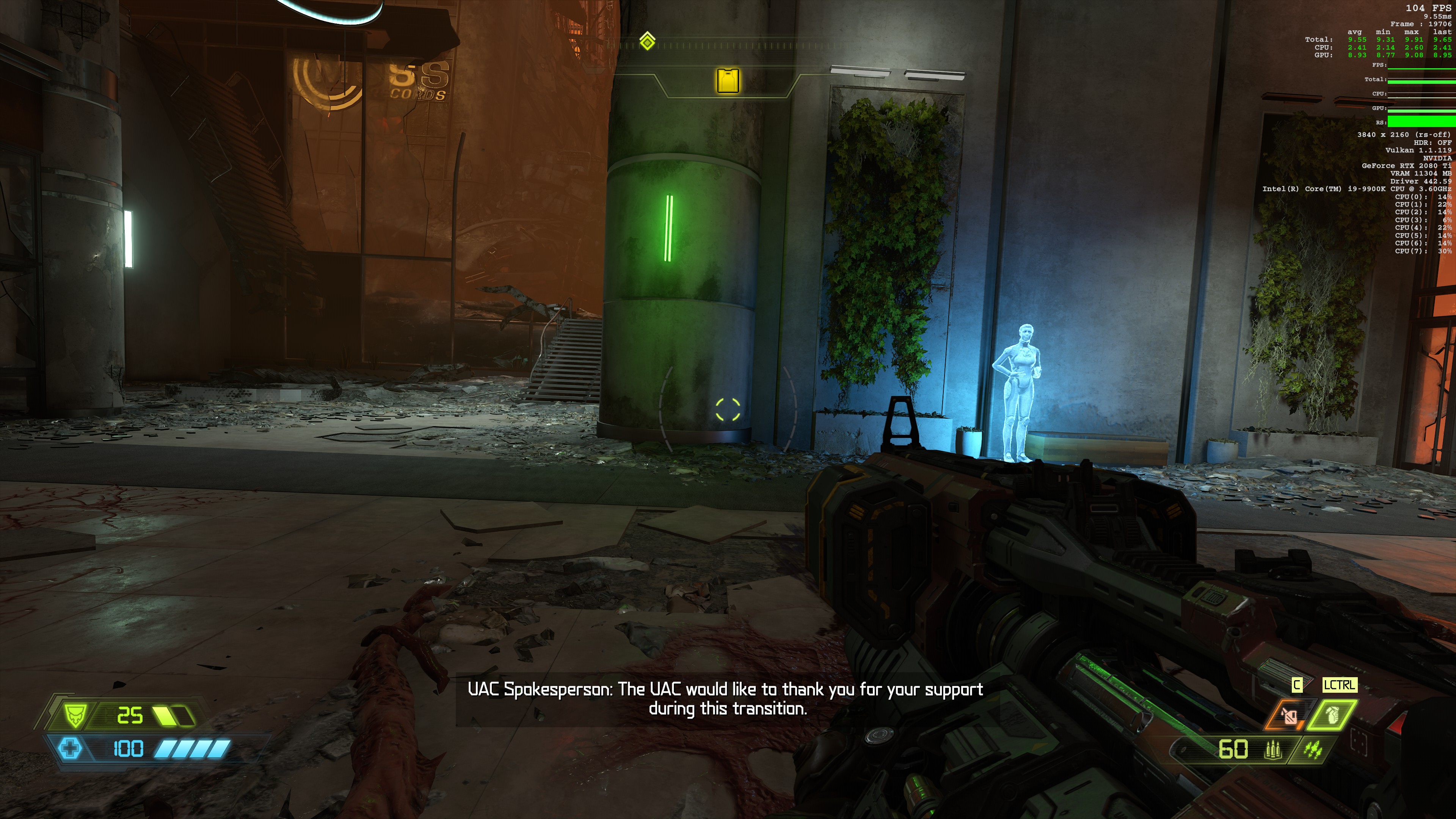The width and height of the screenshot is (1456, 819).
Task: Click the blue health cross icon
Action: 71,749
